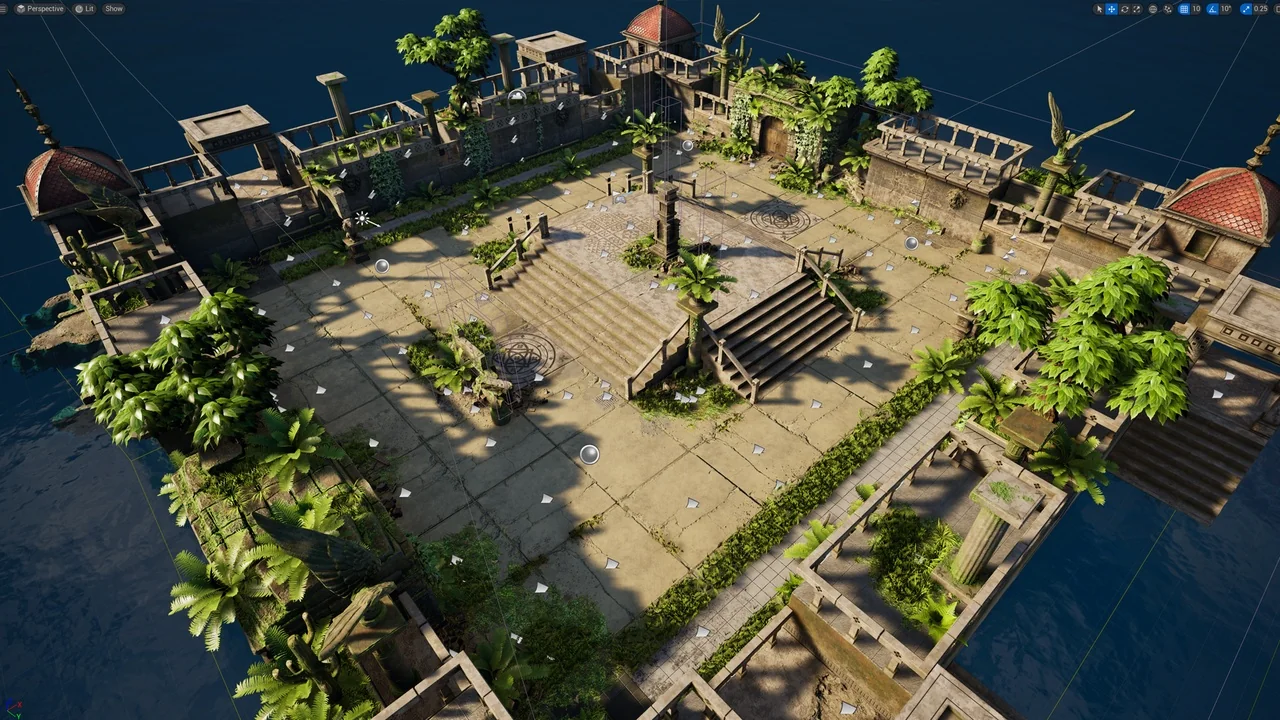The height and width of the screenshot is (720, 1280).
Task: Change the rotation snap angle of 10 degrees
Action: 1225,9
